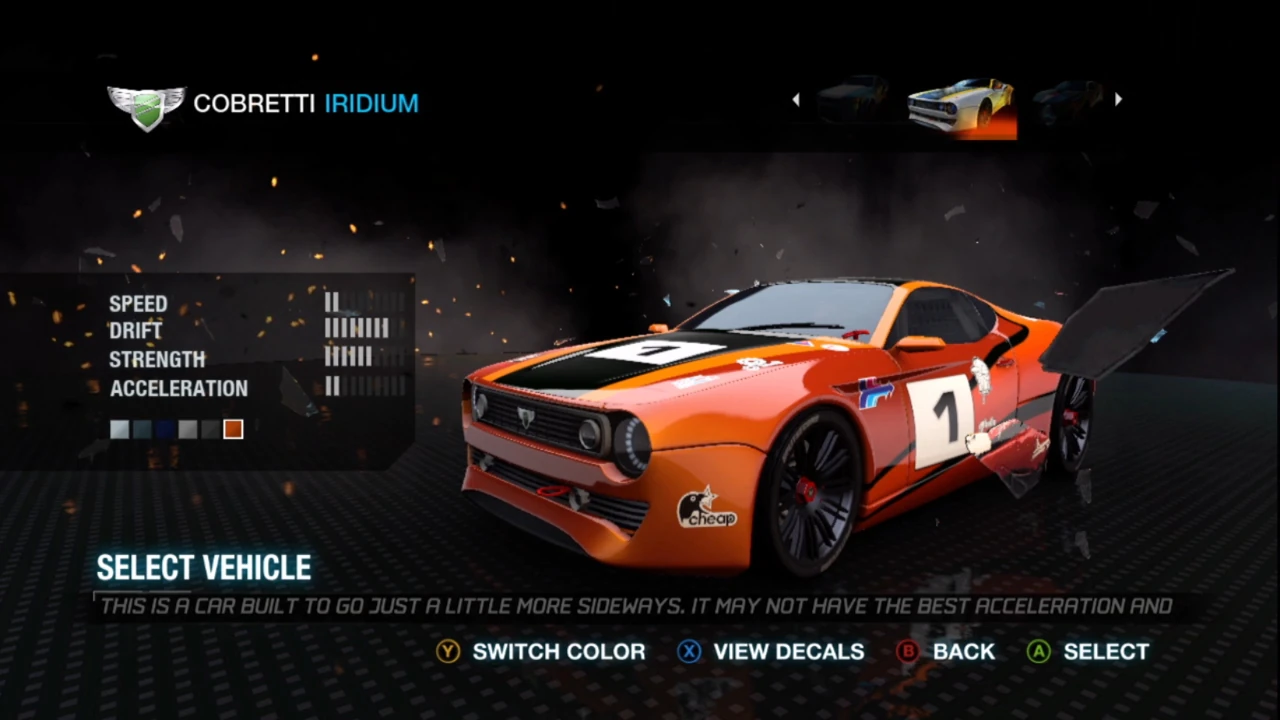Pick the light silver paint swatch
This screenshot has height=720, width=1280.
[x=120, y=429]
